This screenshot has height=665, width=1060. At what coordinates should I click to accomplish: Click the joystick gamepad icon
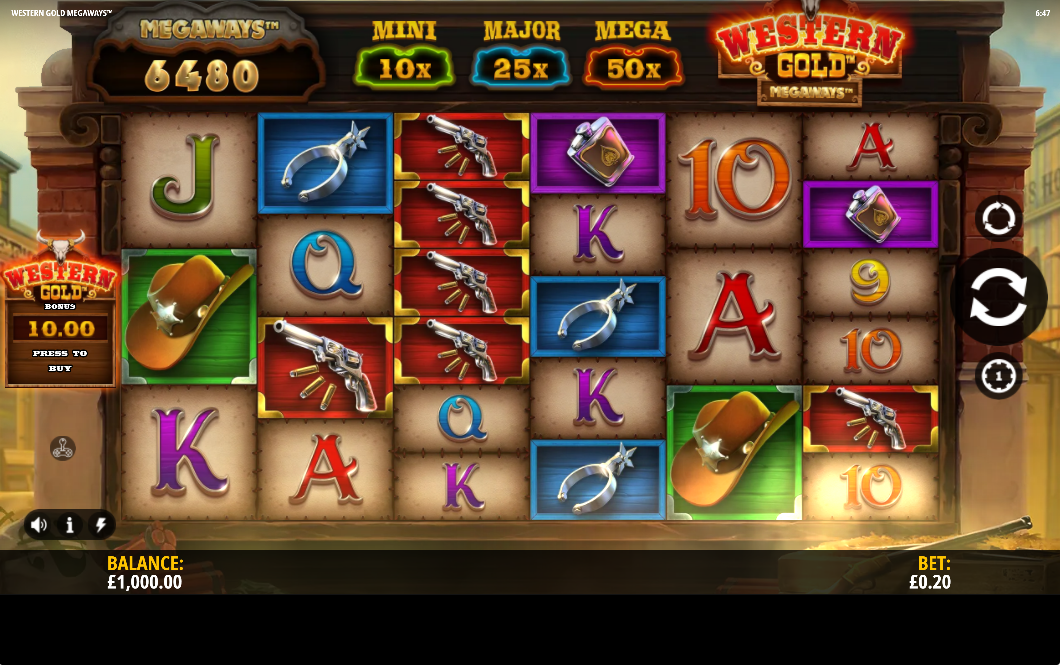[63, 448]
